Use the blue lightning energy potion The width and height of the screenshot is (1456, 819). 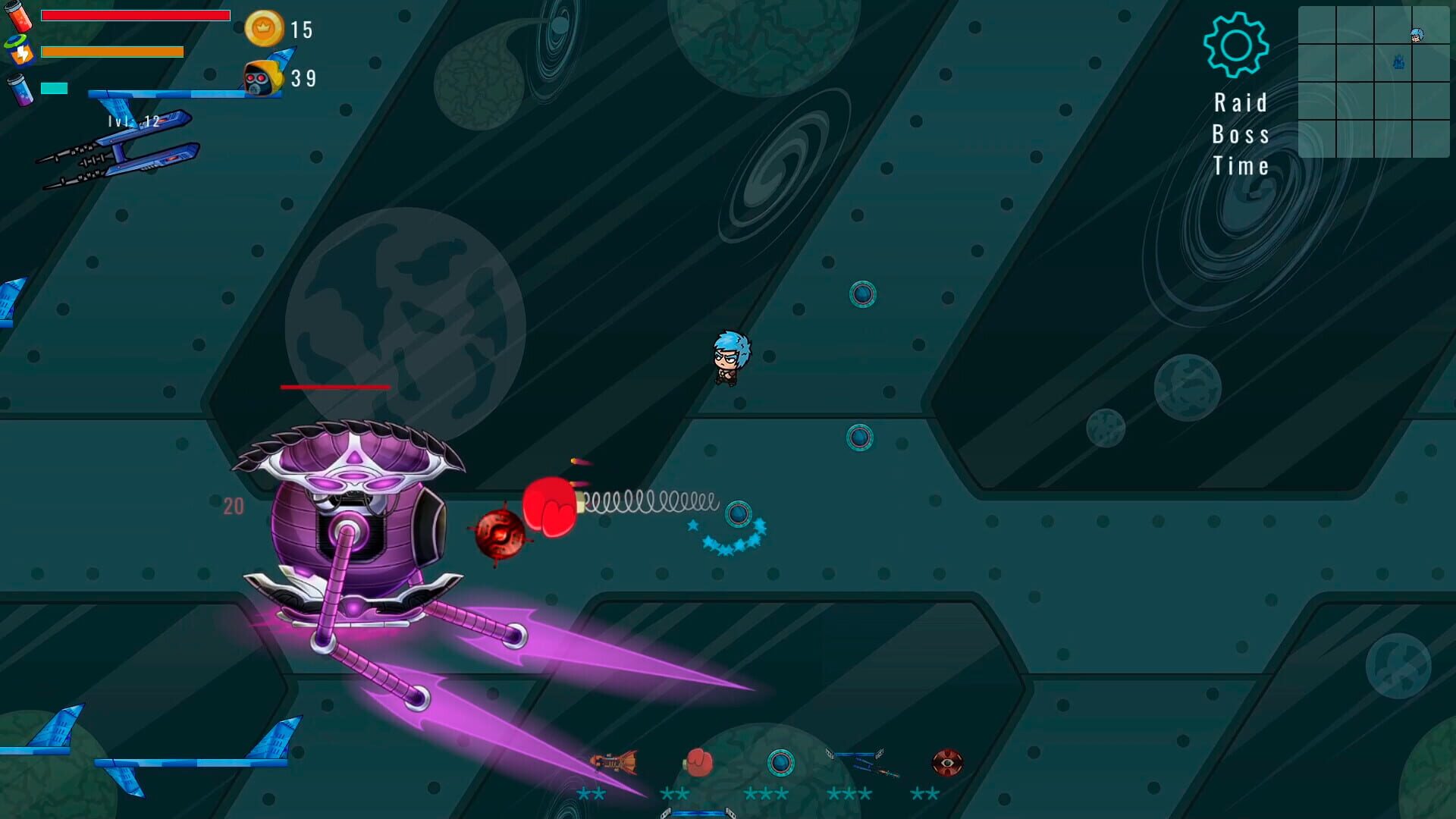coord(23,52)
